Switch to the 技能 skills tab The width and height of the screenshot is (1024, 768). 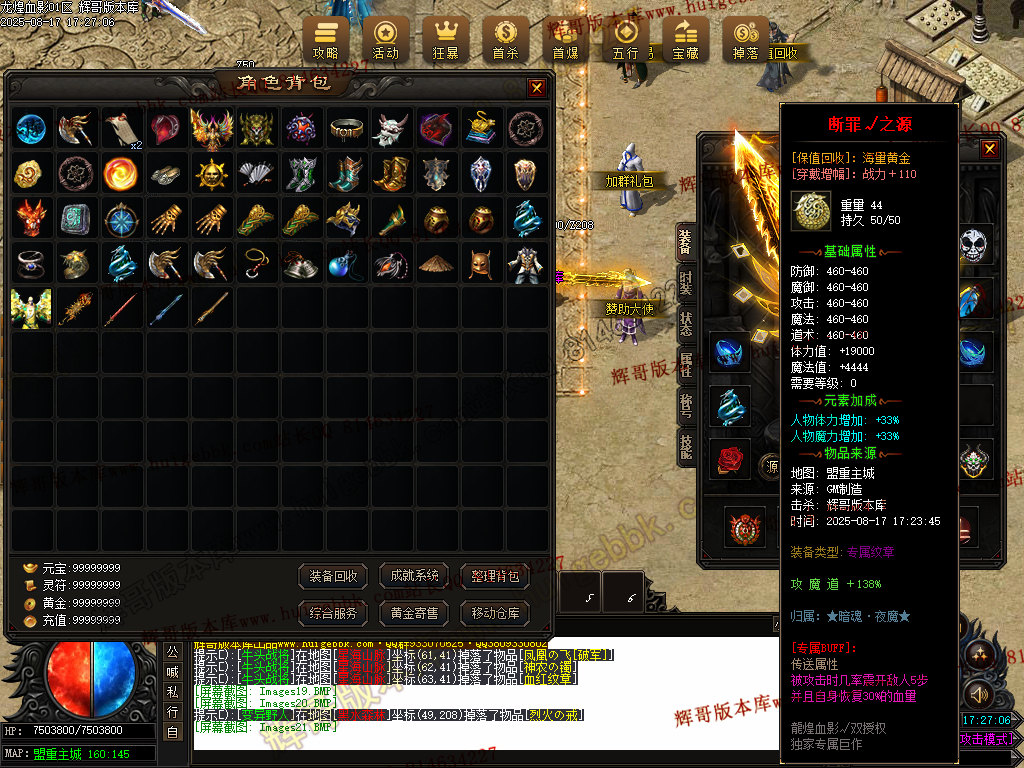click(686, 446)
